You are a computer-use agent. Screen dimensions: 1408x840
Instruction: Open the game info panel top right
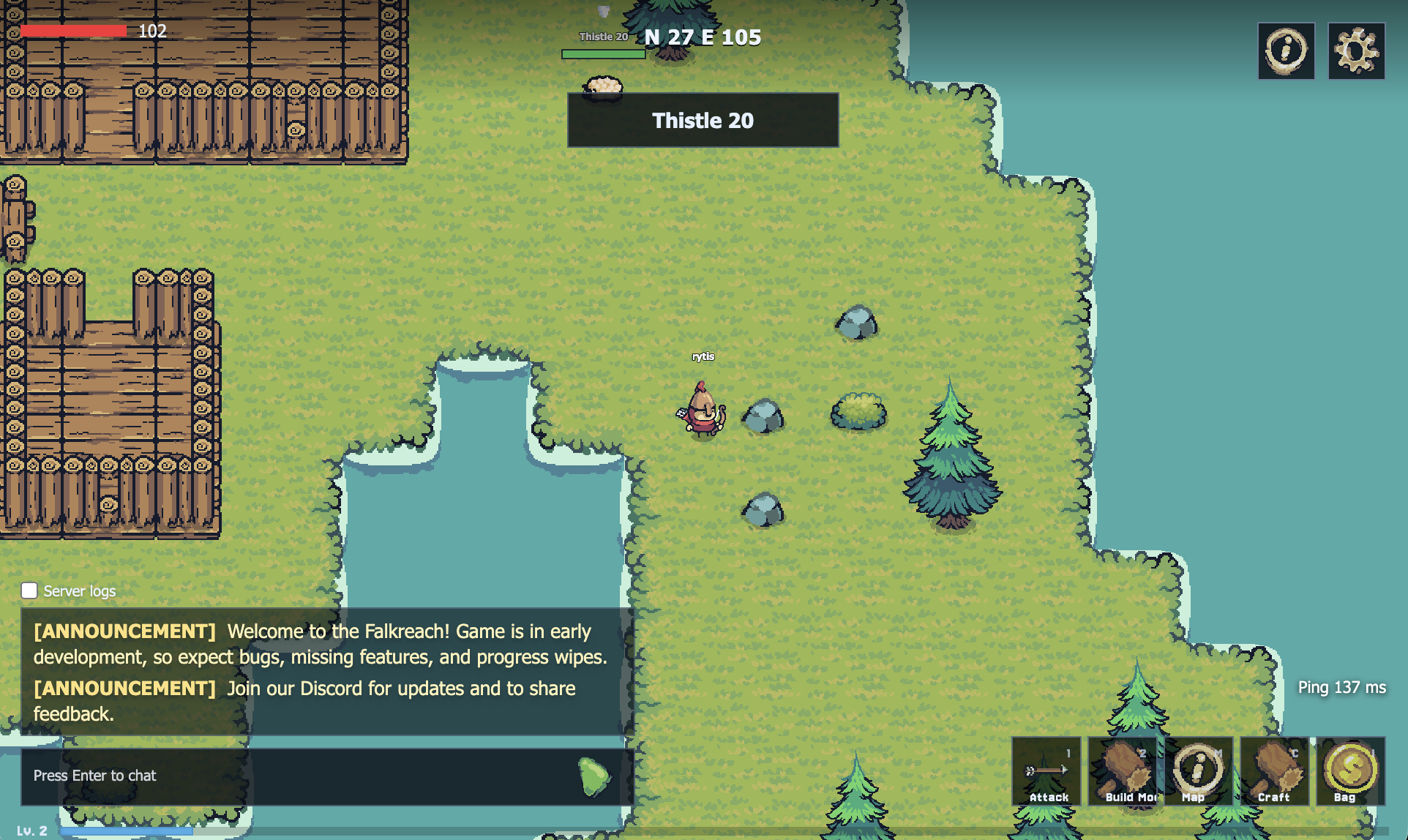pyautogui.click(x=1285, y=50)
